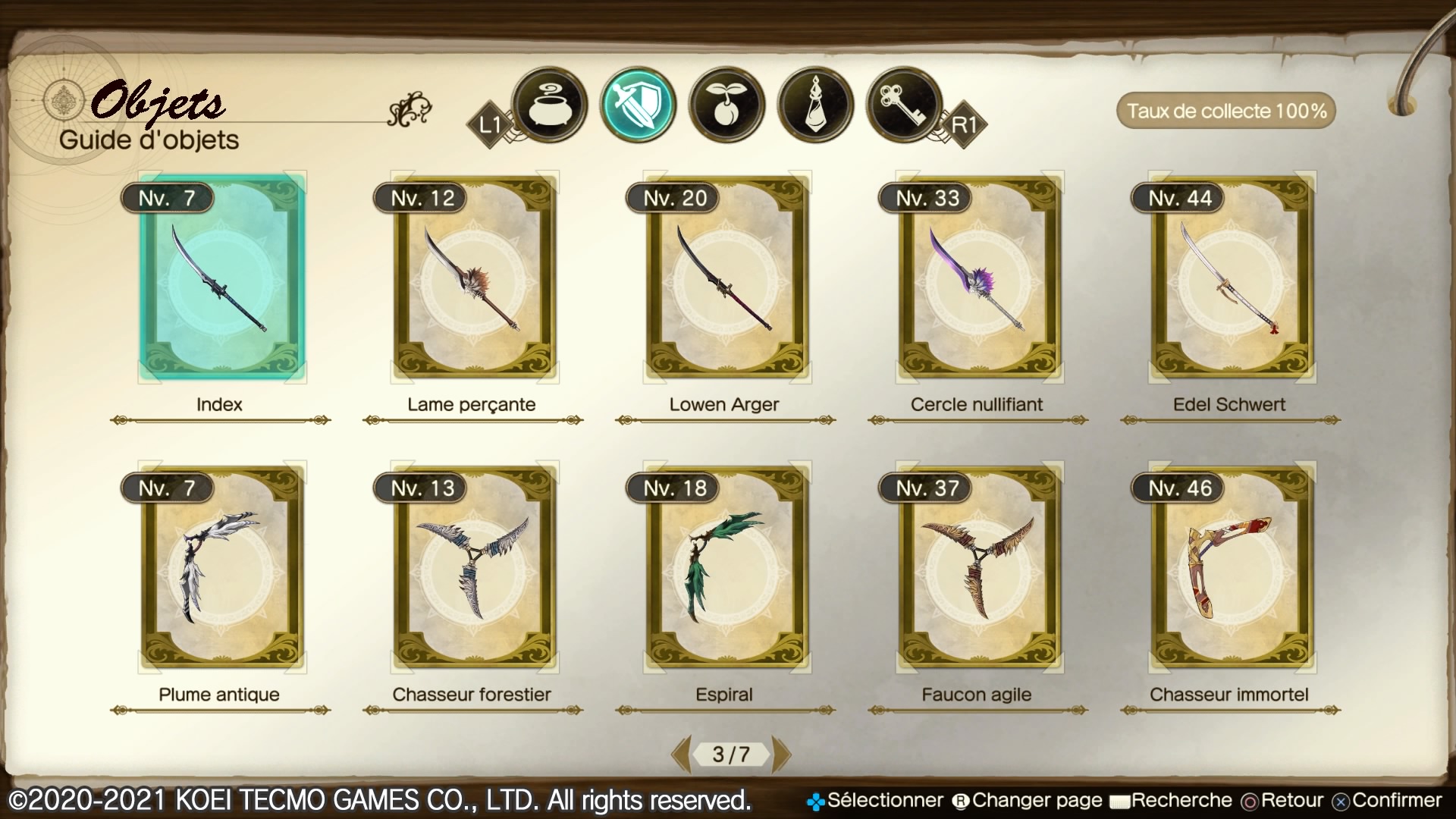Open the Chasseur immortel entry

point(1232,567)
